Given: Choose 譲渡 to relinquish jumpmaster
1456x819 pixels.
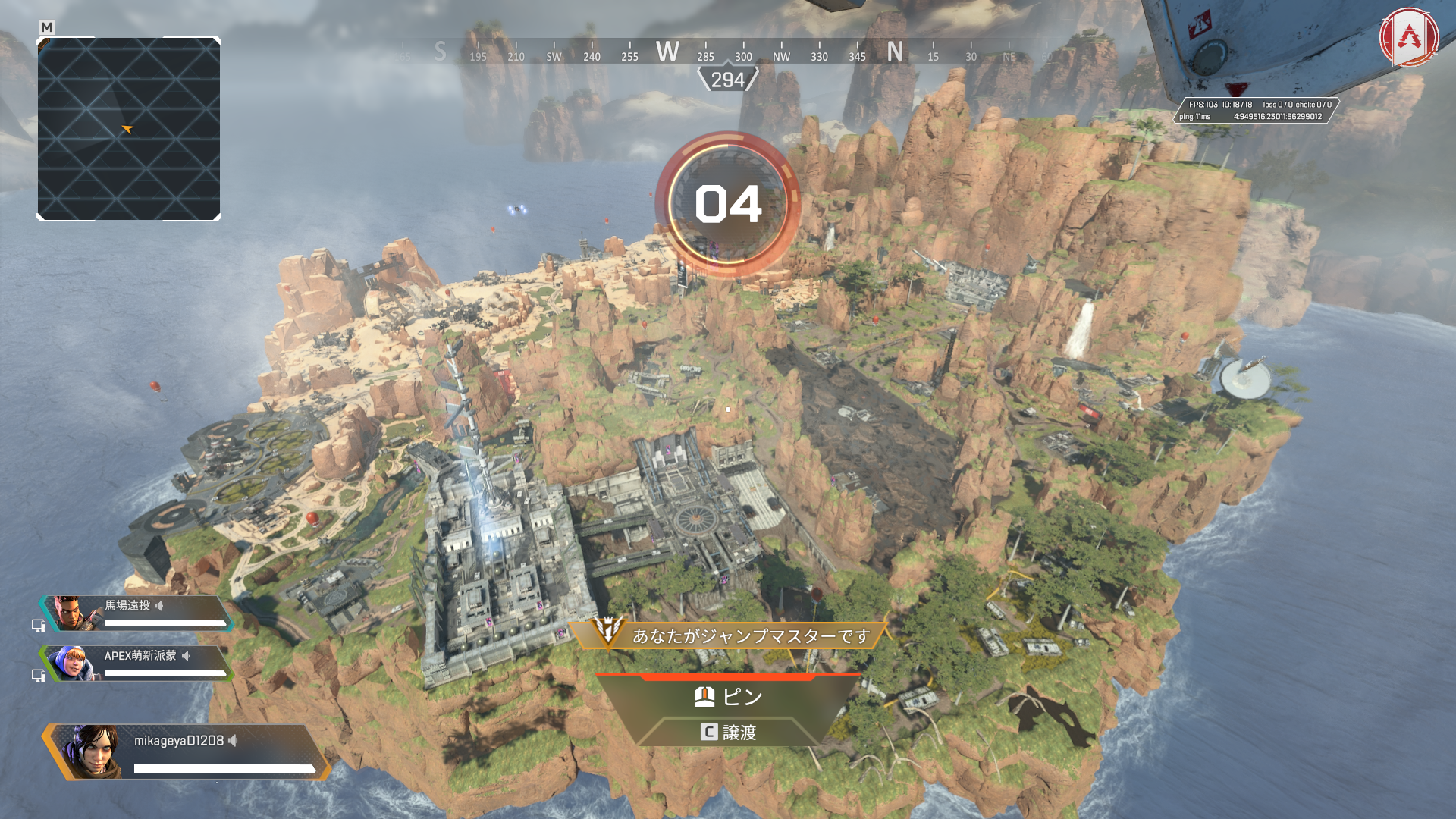Looking at the screenshot, I should 728,732.
